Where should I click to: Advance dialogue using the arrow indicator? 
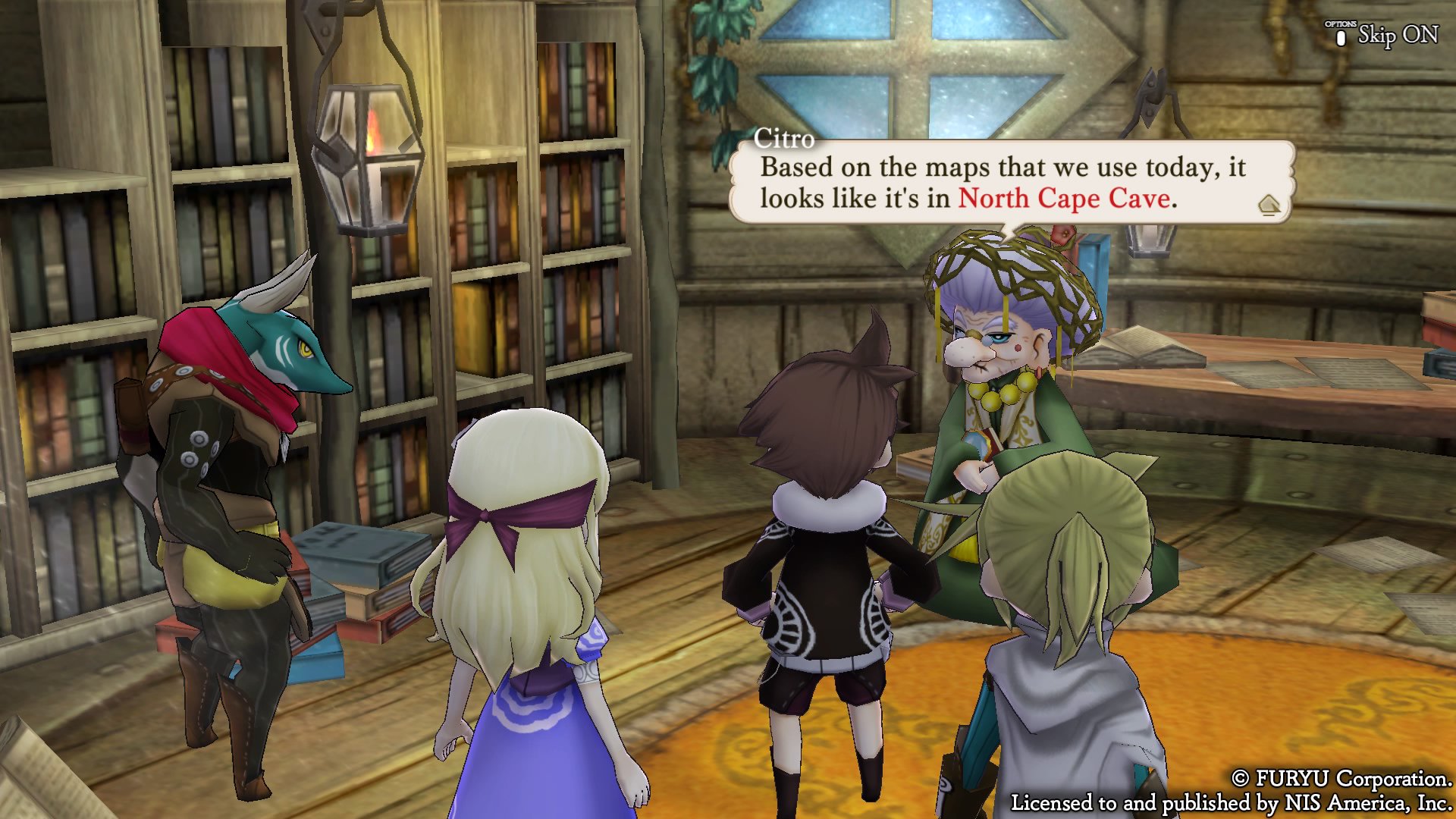[1269, 205]
